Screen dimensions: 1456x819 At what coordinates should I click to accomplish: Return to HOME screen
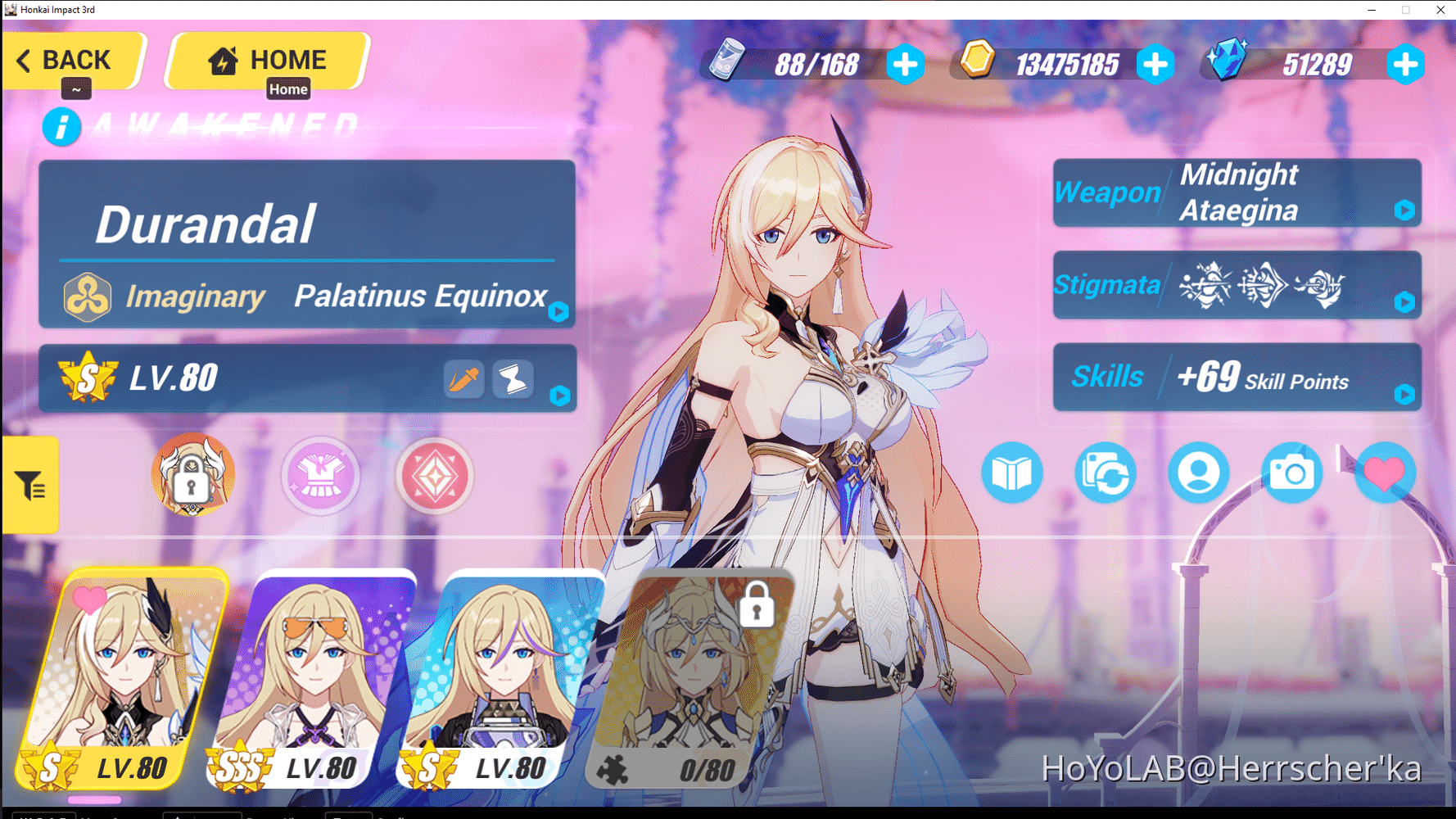267,59
